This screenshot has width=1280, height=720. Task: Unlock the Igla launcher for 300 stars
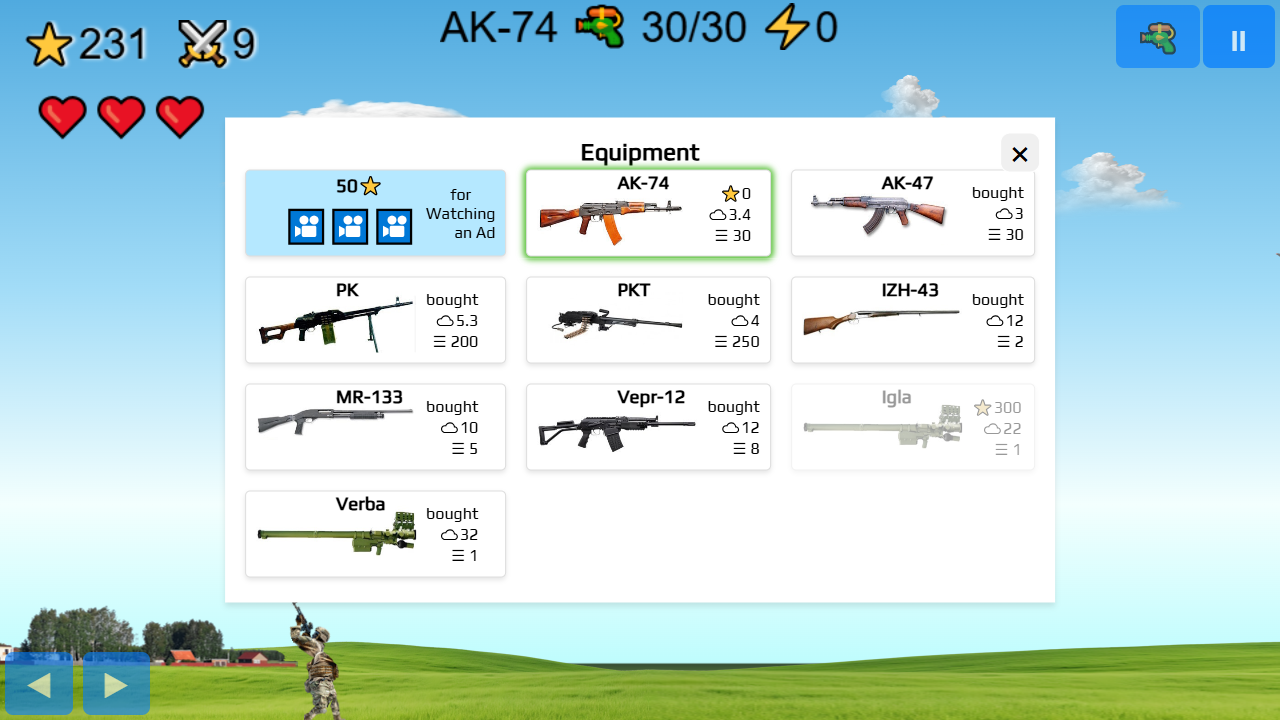tap(912, 427)
